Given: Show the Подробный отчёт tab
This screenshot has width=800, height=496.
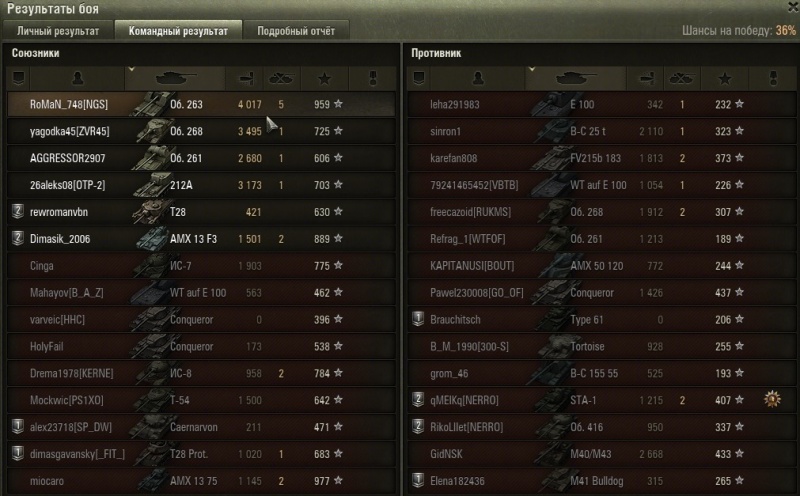Looking at the screenshot, I should 295,31.
